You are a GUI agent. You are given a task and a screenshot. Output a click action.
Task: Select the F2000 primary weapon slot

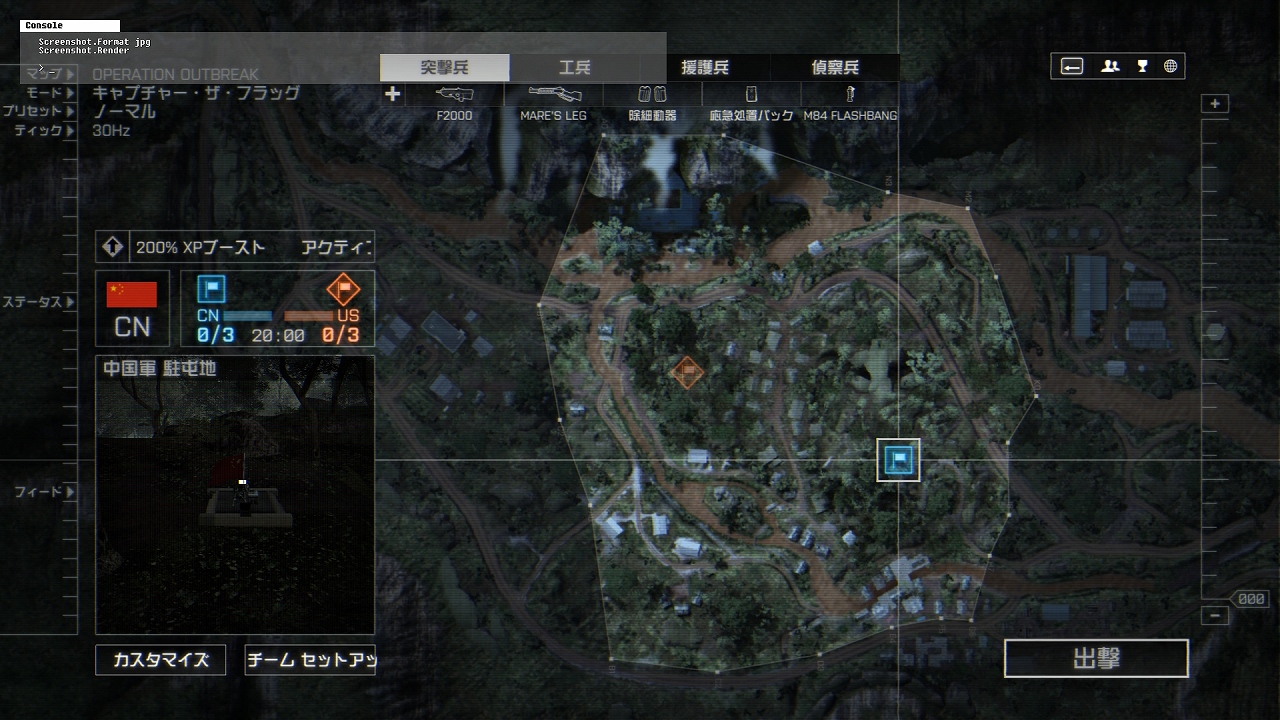pyautogui.click(x=455, y=102)
